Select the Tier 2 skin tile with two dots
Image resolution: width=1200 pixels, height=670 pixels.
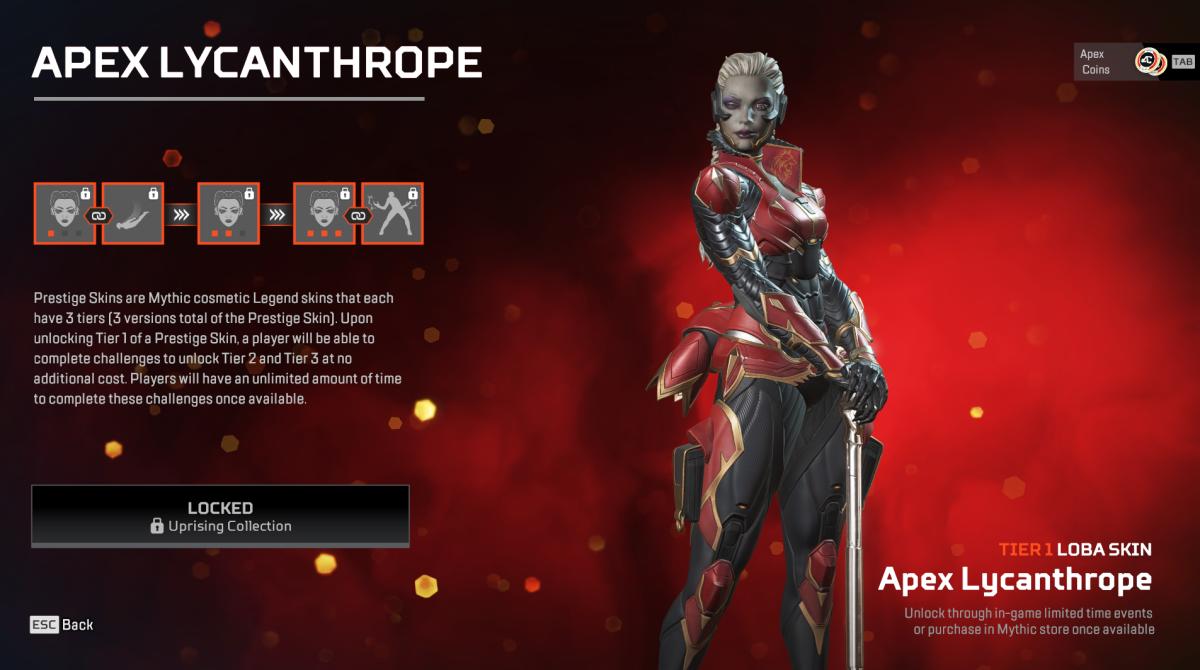coord(229,213)
